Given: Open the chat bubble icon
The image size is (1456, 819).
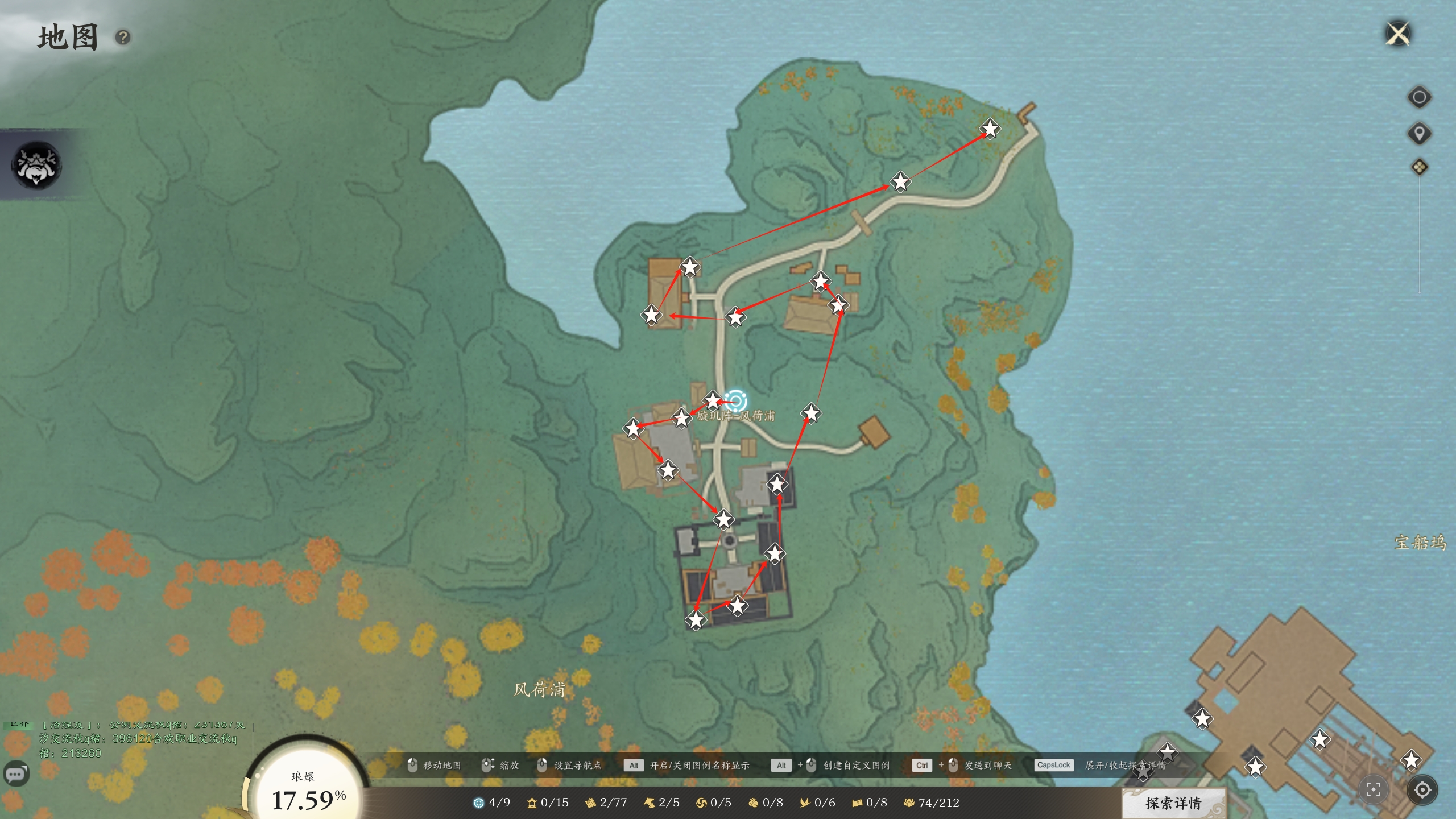Looking at the screenshot, I should 16,774.
